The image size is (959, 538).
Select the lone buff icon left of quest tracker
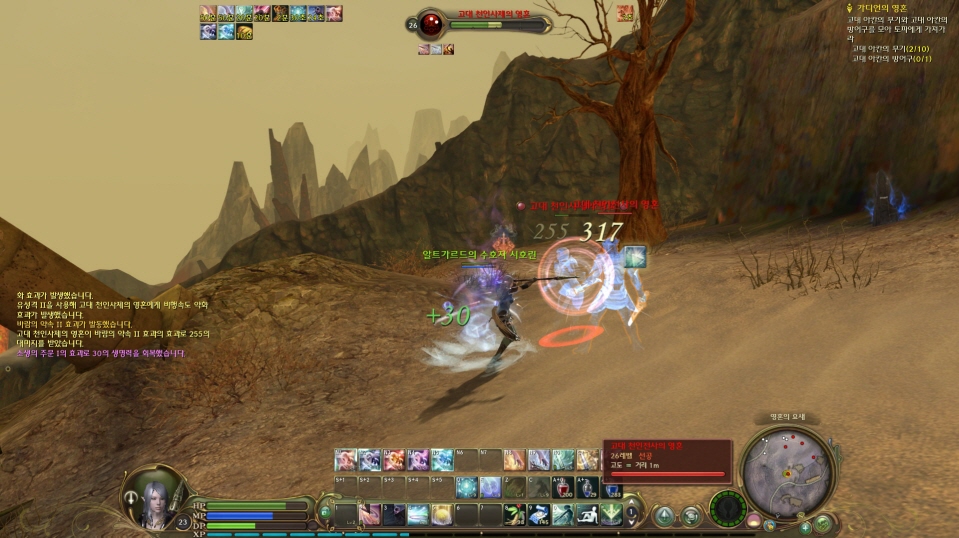[x=626, y=12]
